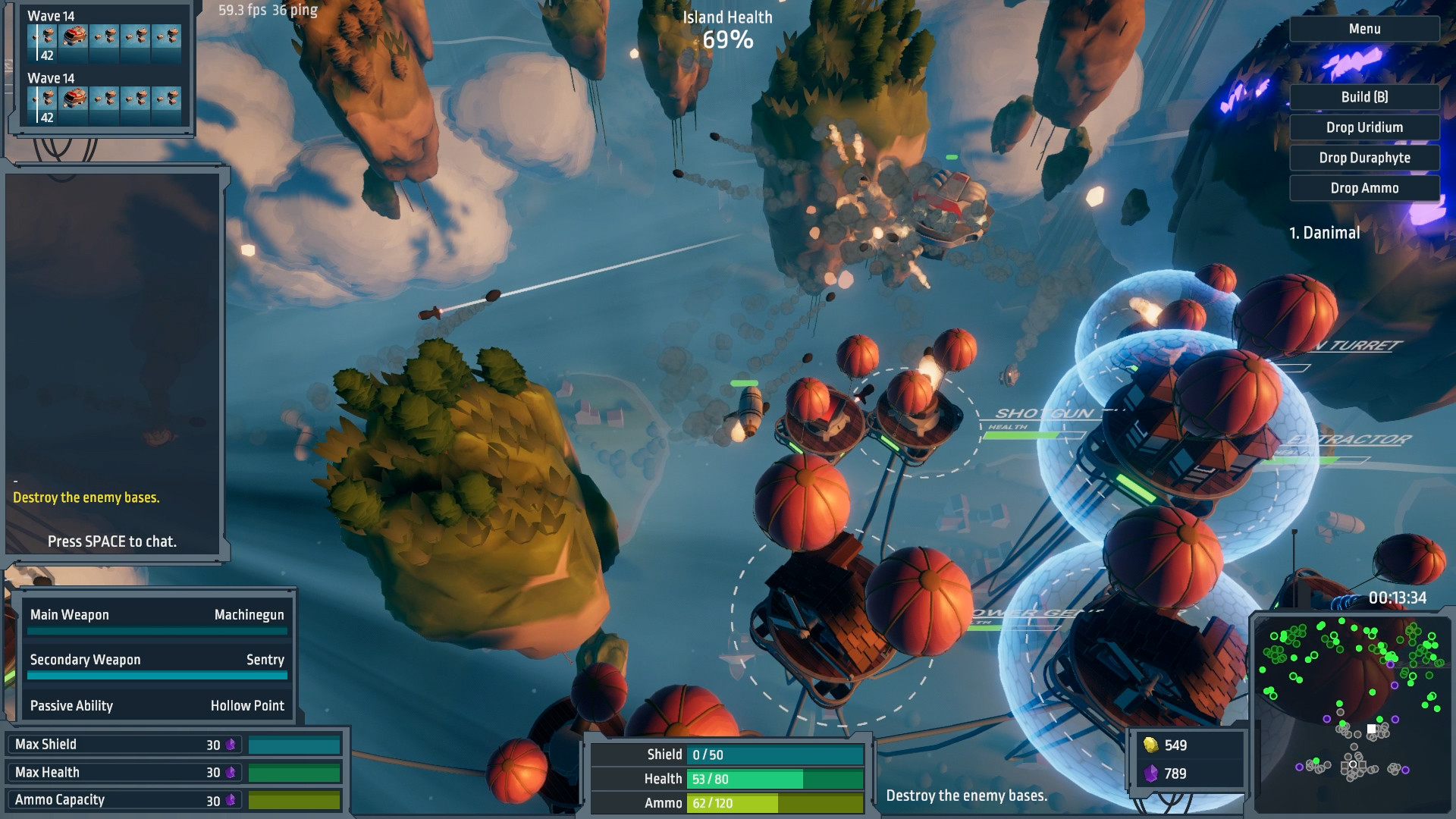
Task: Click the 1. Danimal leaderboard entry
Action: [x=1323, y=234]
